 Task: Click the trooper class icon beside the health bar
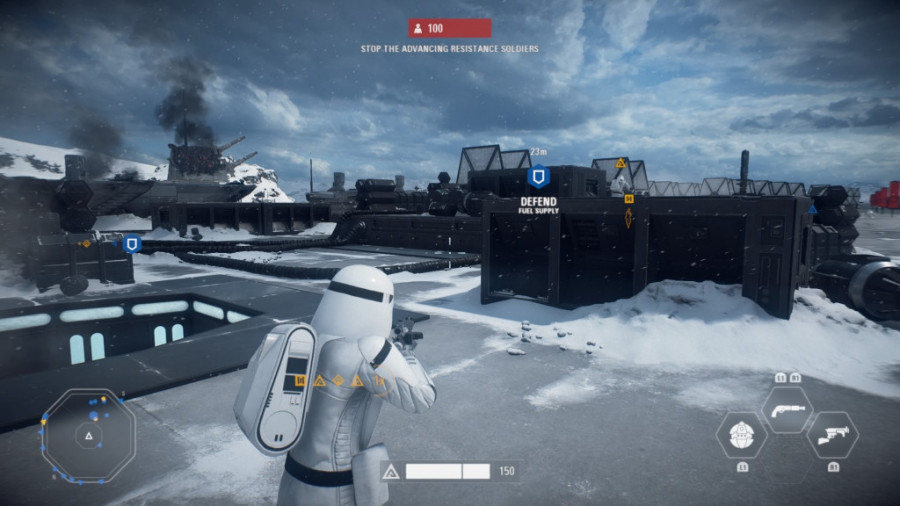tap(391, 471)
